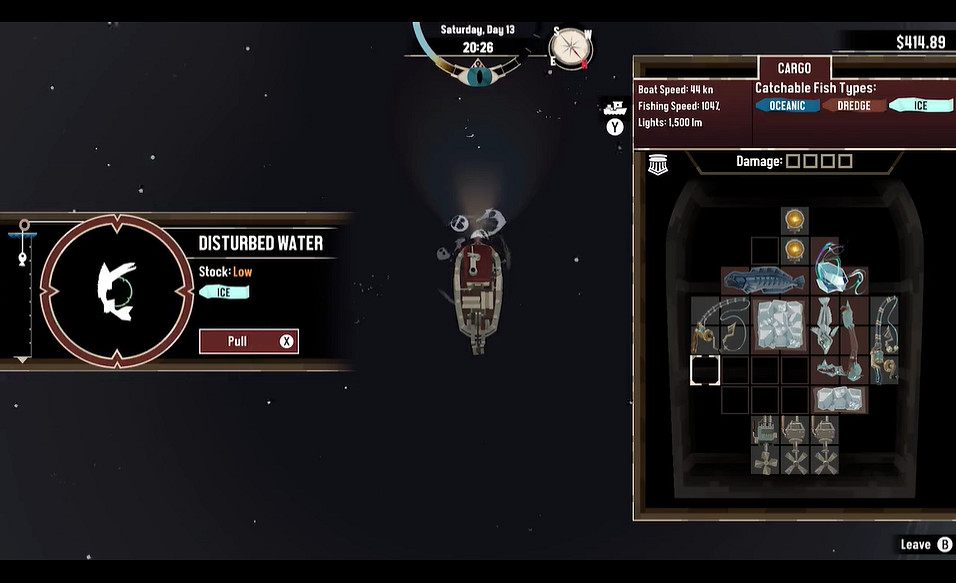Select the large blue fish in cargo

(765, 281)
